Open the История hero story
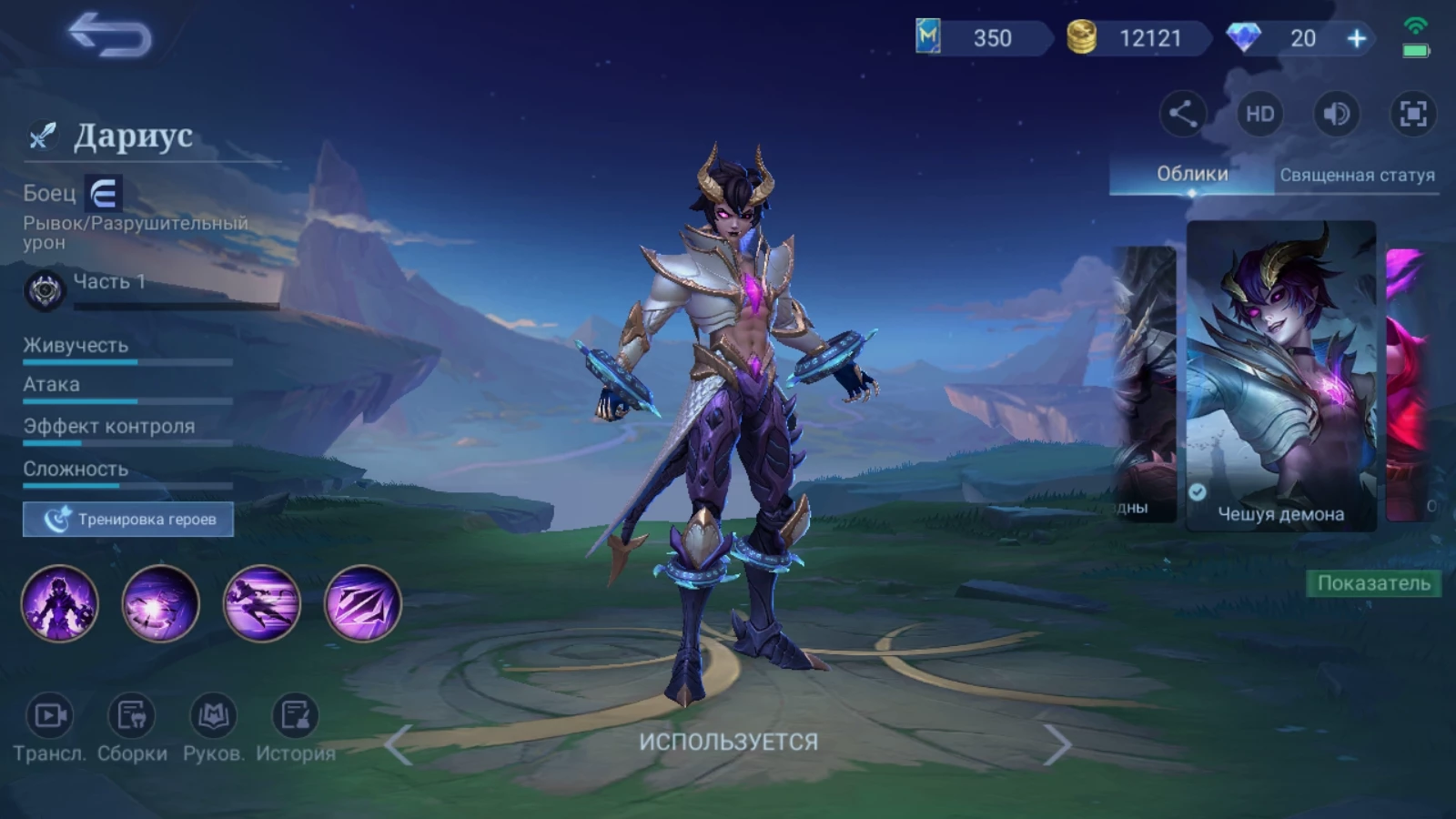This screenshot has width=1456, height=819. pos(295,727)
